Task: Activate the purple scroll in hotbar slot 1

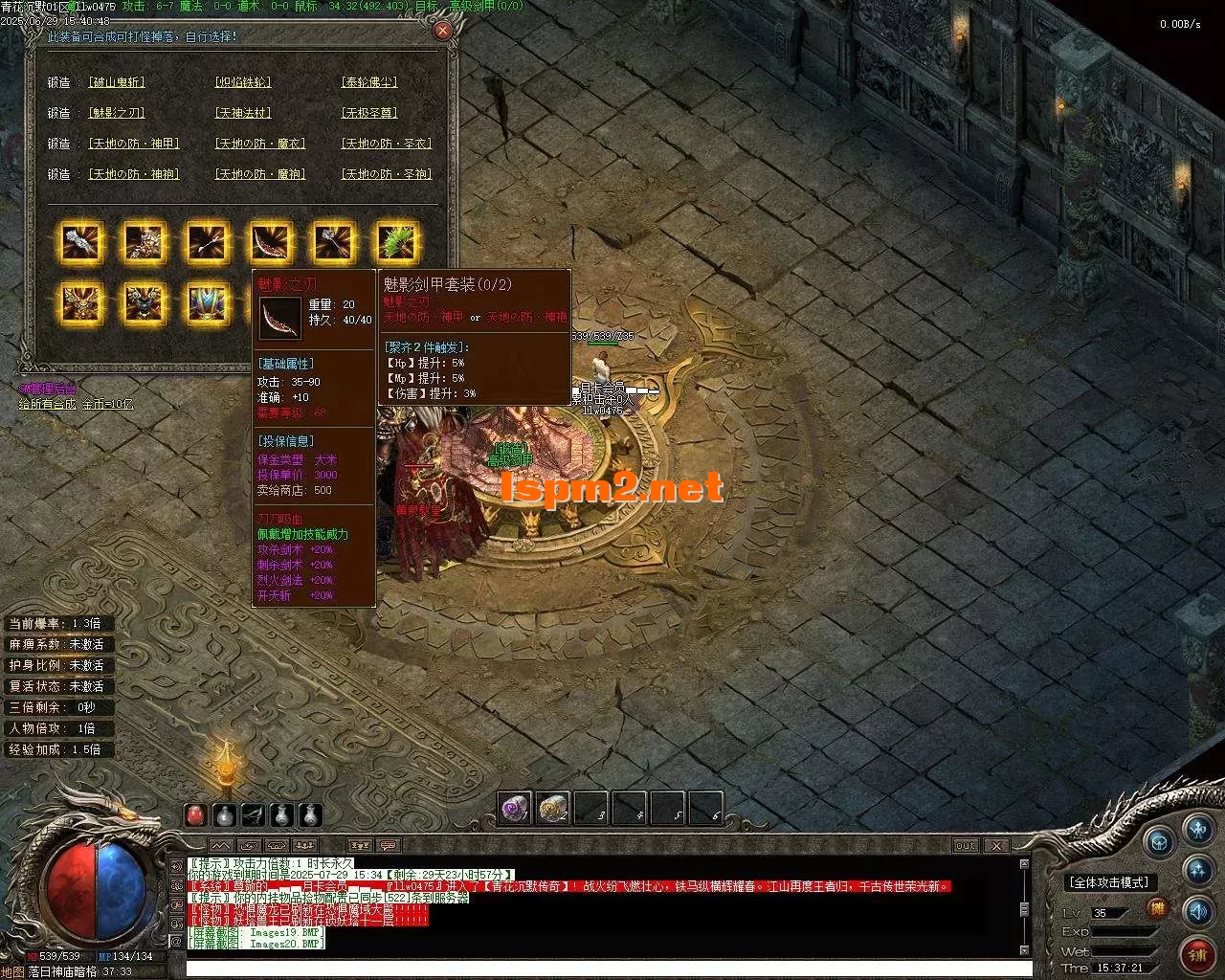Action: coord(516,809)
